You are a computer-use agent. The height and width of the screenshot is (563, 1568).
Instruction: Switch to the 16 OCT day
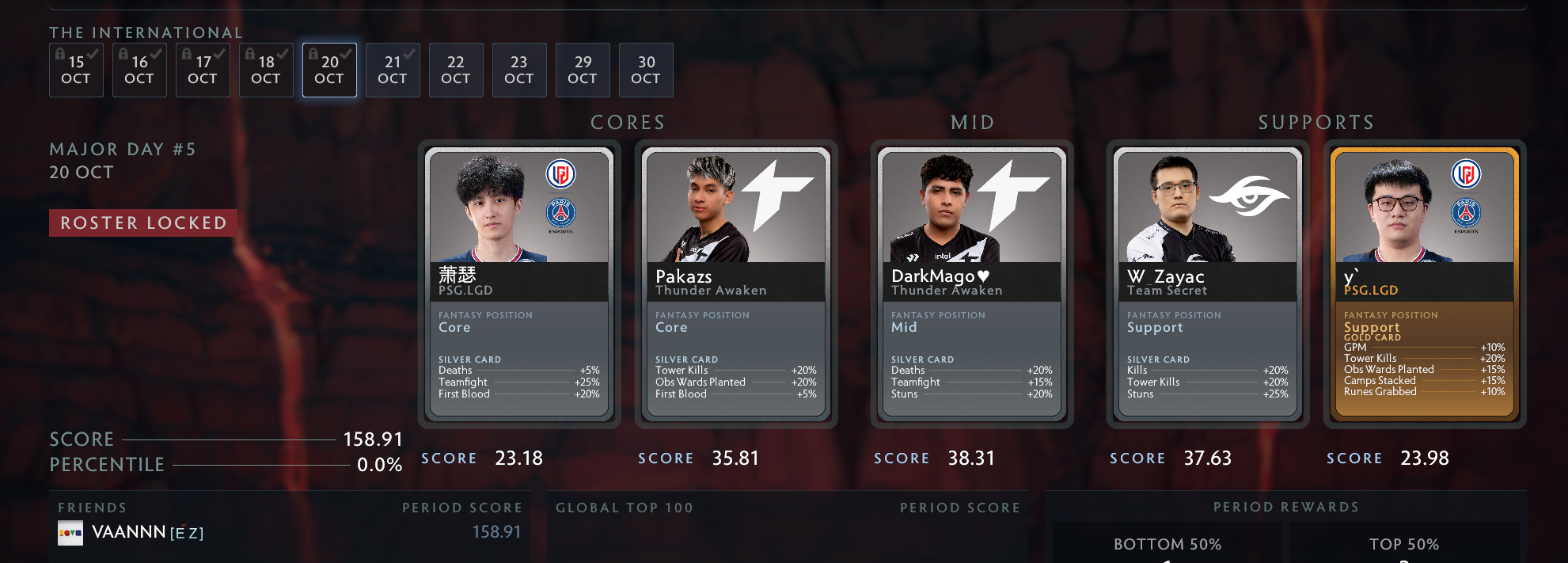(x=139, y=70)
